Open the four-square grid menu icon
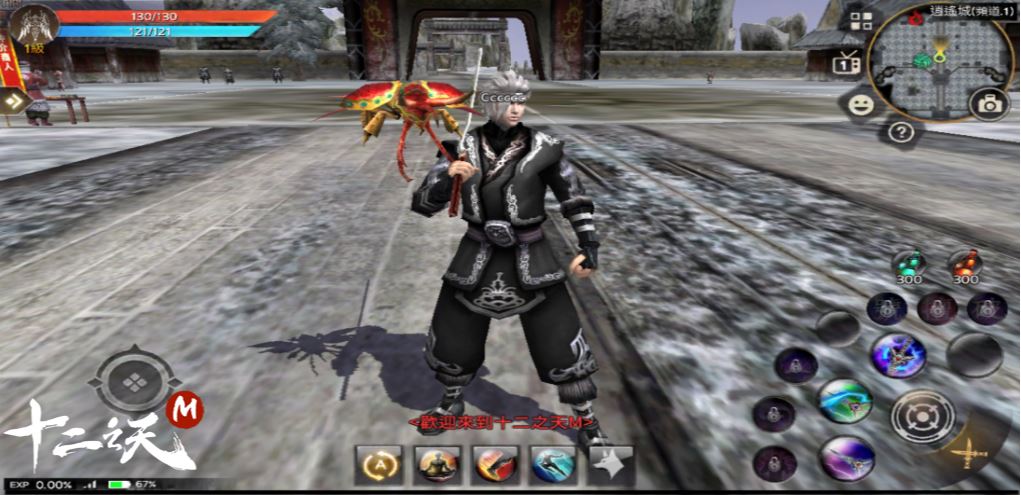 click(860, 21)
